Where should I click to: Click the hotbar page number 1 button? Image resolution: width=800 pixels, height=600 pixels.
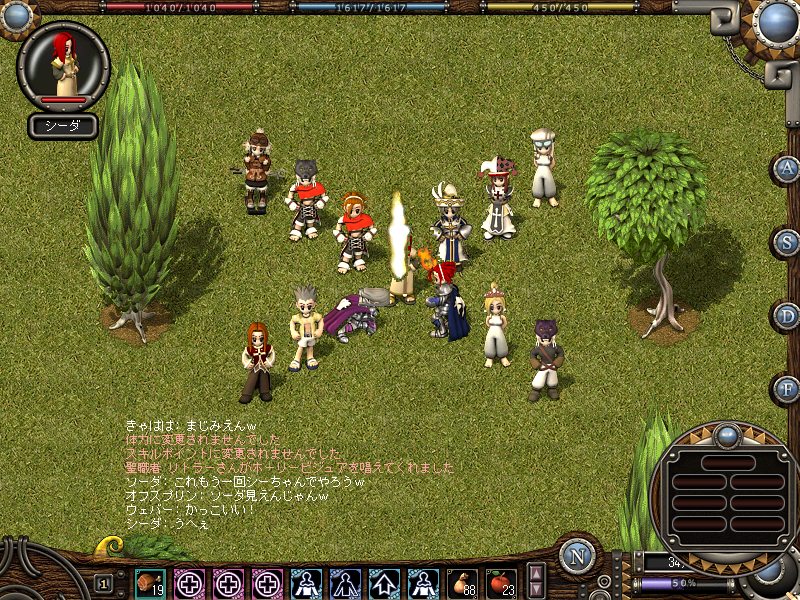coord(103,582)
